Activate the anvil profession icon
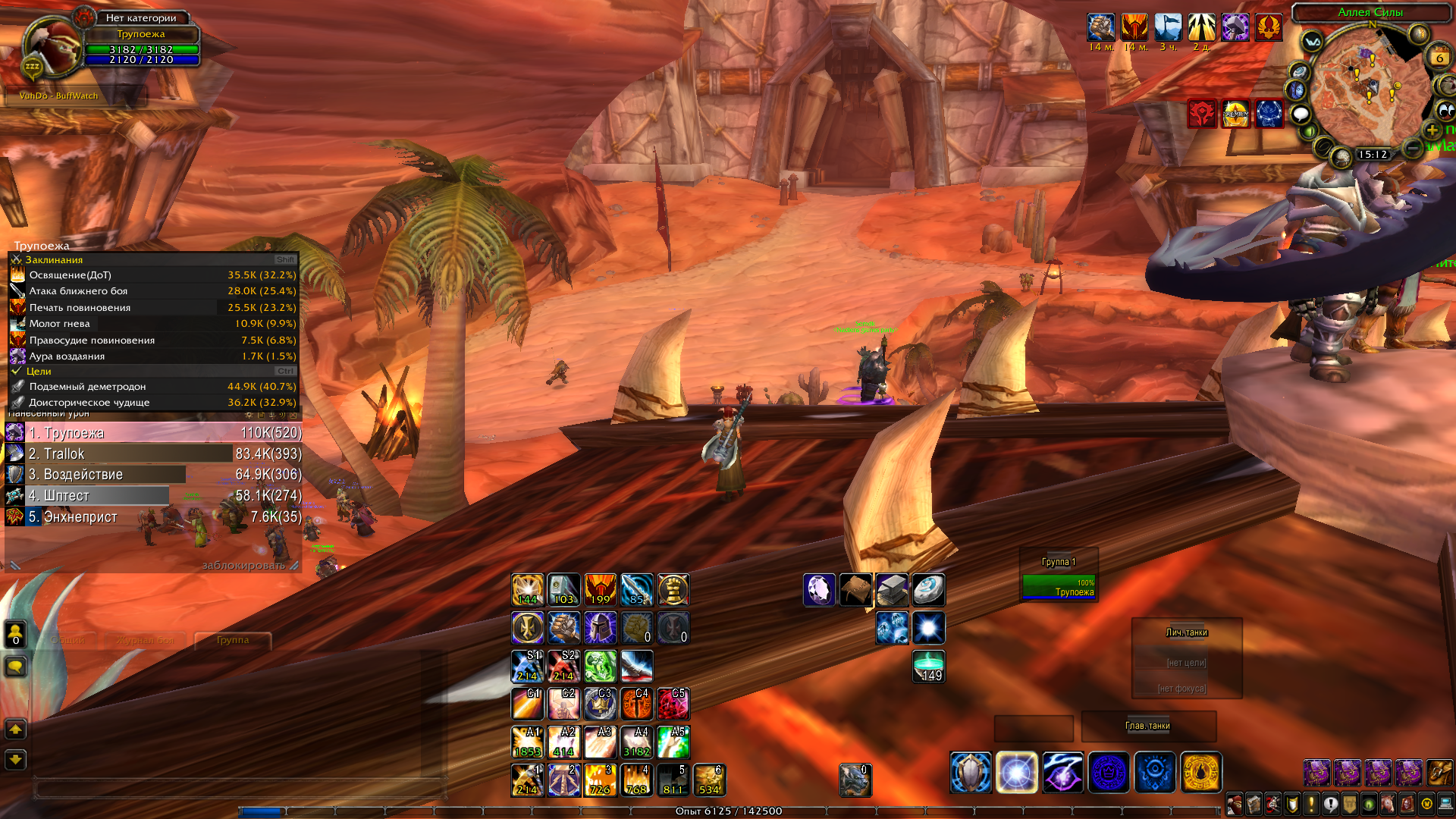This screenshot has width=1456, height=819. pyautogui.click(x=892, y=590)
